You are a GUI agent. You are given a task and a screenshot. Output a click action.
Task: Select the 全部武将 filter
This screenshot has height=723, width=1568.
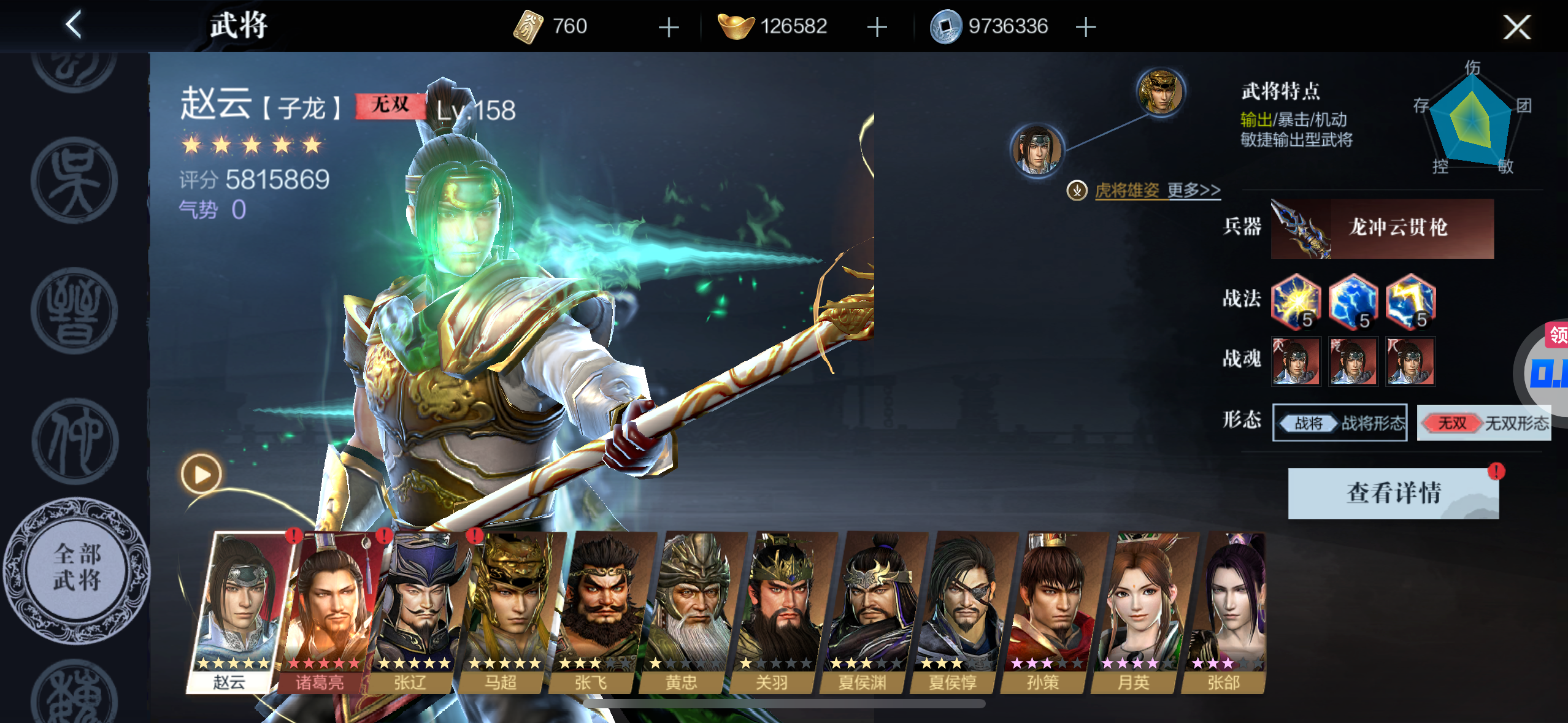77,568
